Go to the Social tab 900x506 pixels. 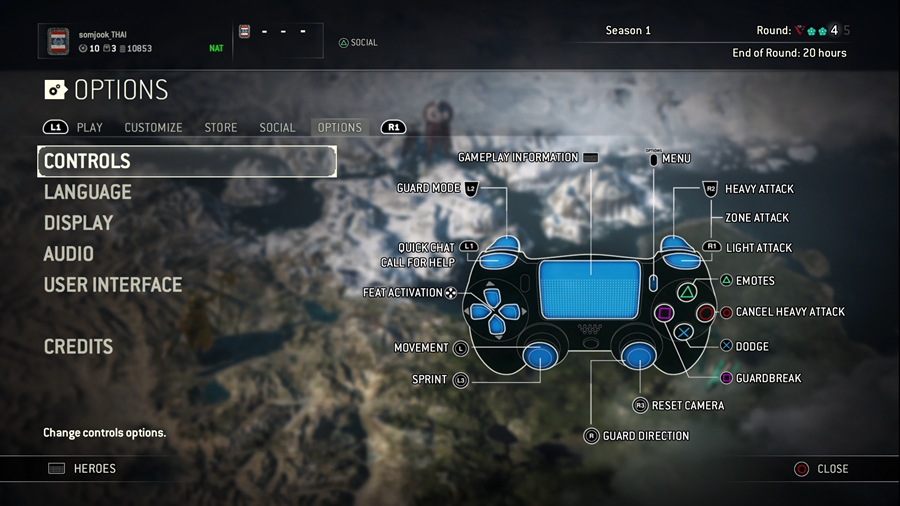(277, 128)
